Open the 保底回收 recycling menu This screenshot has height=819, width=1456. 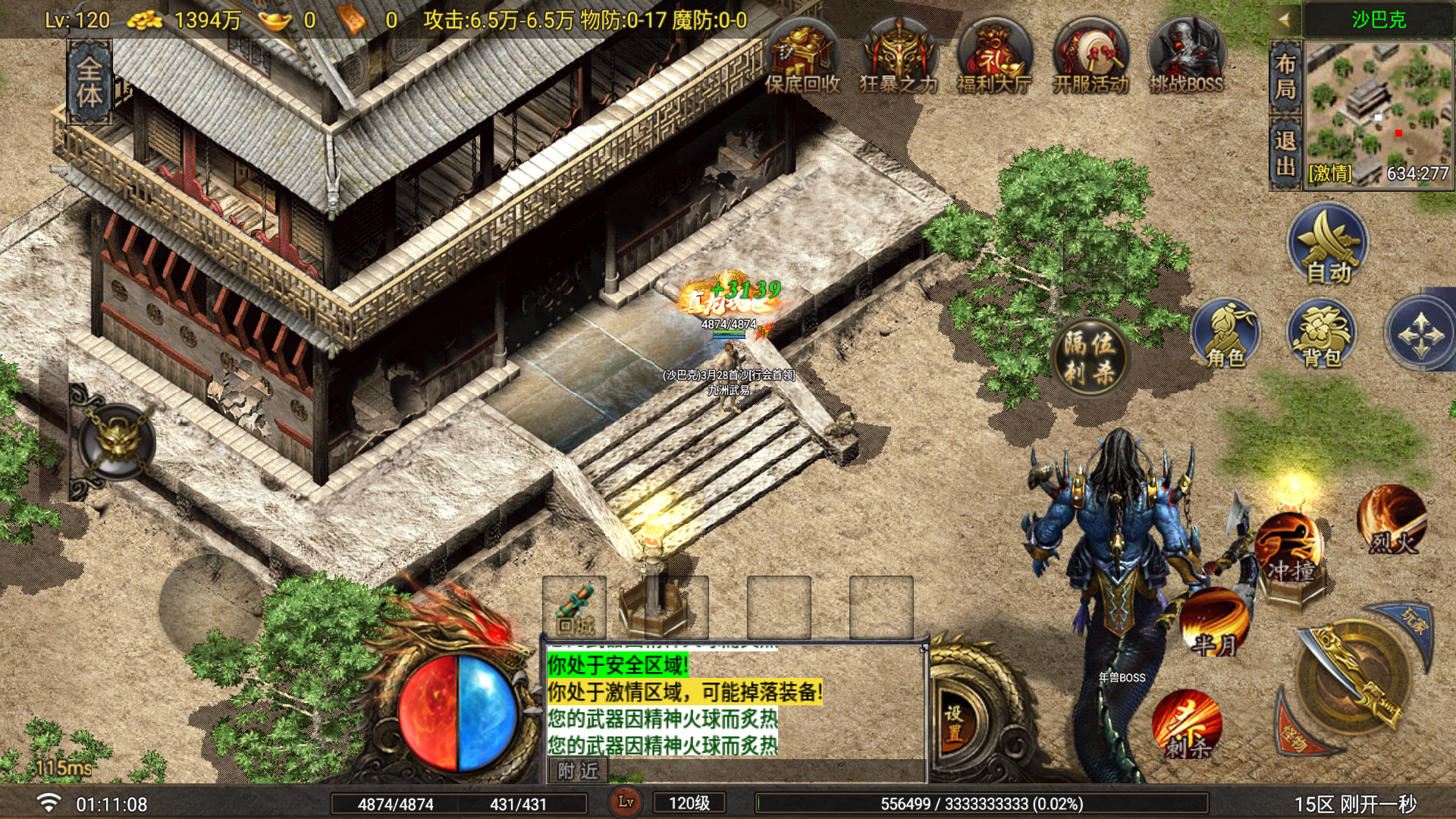[x=802, y=59]
